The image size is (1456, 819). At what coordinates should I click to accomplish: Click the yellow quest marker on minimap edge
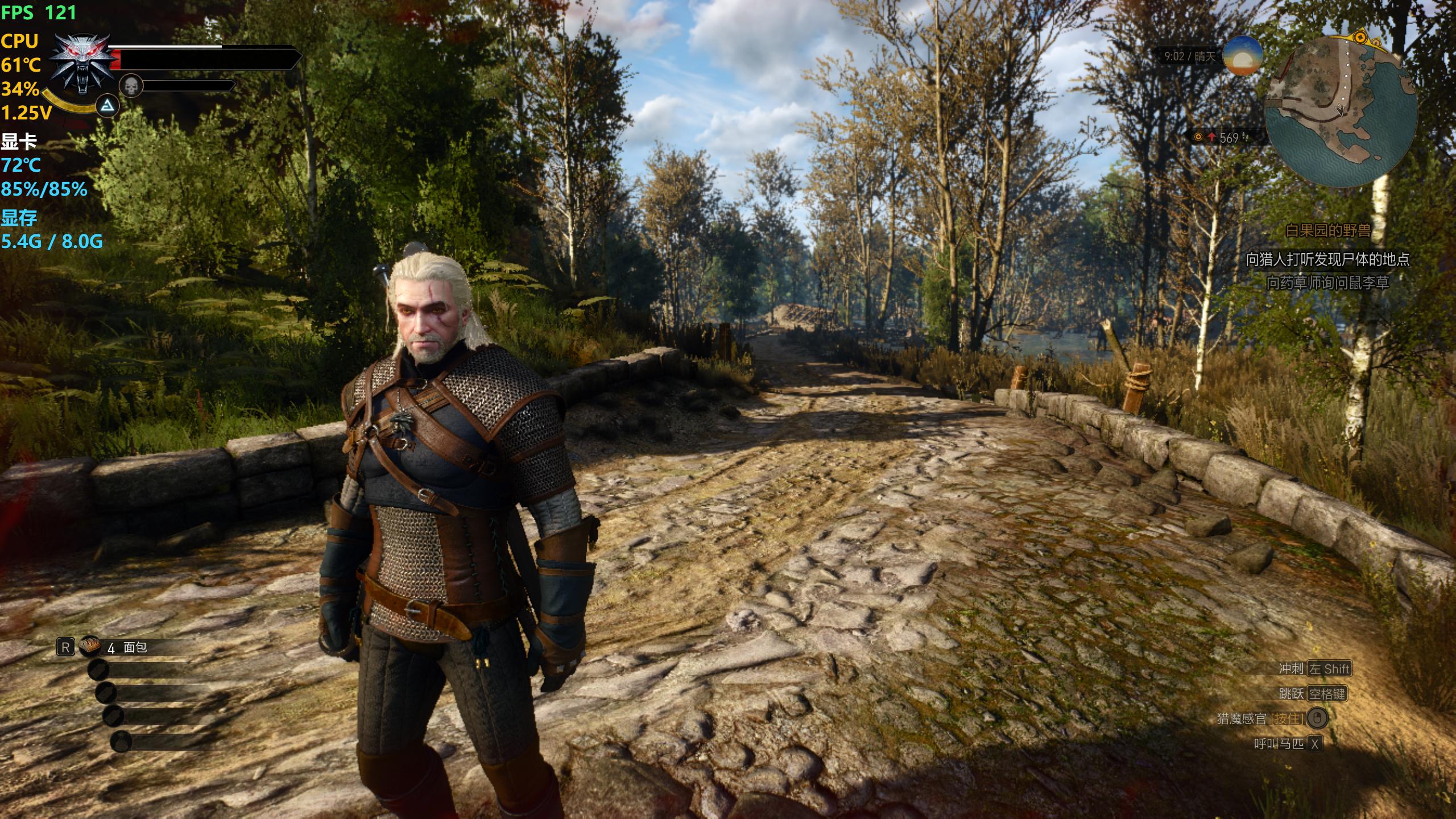[x=1360, y=38]
